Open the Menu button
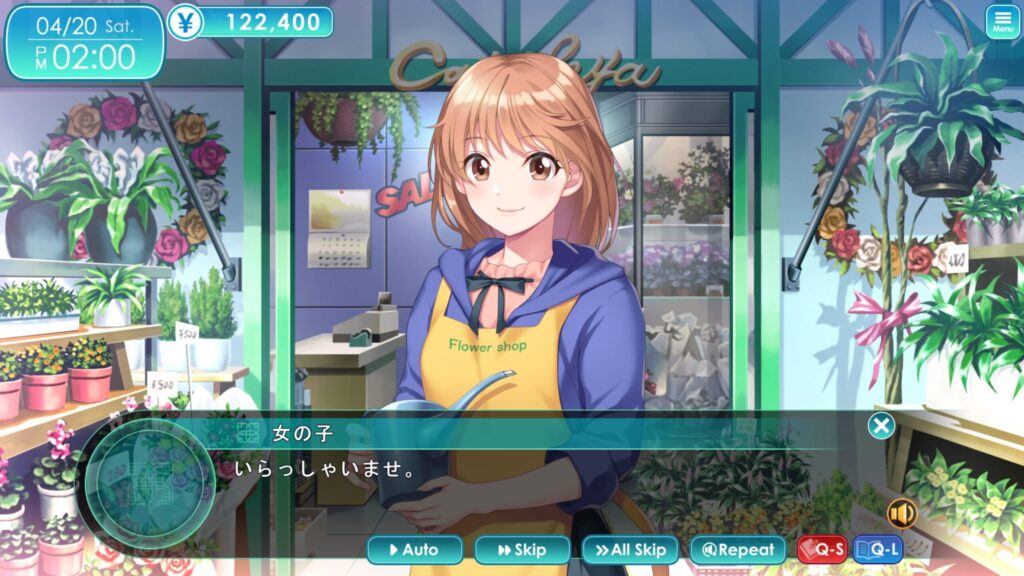Screen dimensions: 1024x576 tap(1002, 22)
